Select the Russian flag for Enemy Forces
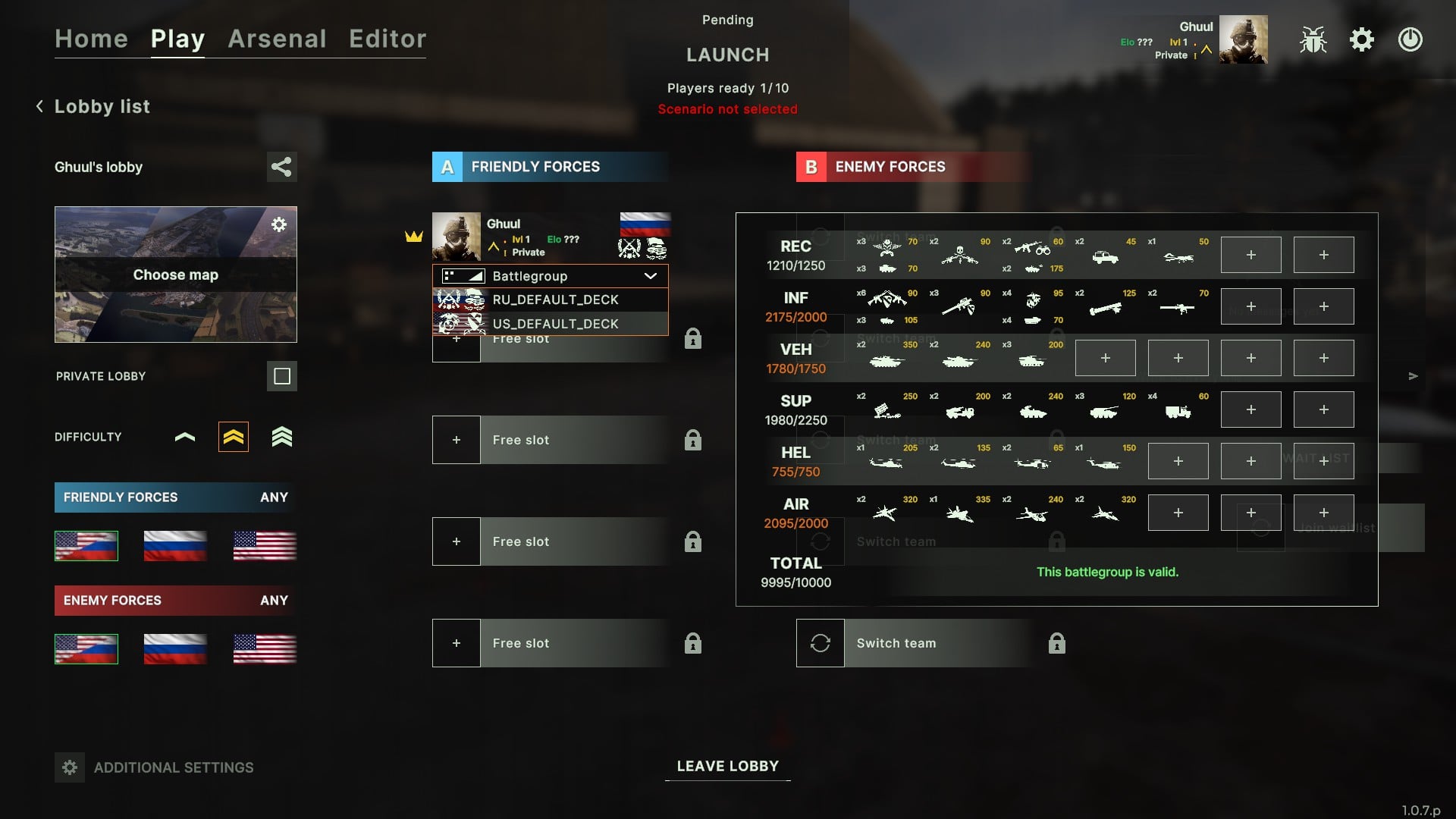The height and width of the screenshot is (819, 1456). 174,648
